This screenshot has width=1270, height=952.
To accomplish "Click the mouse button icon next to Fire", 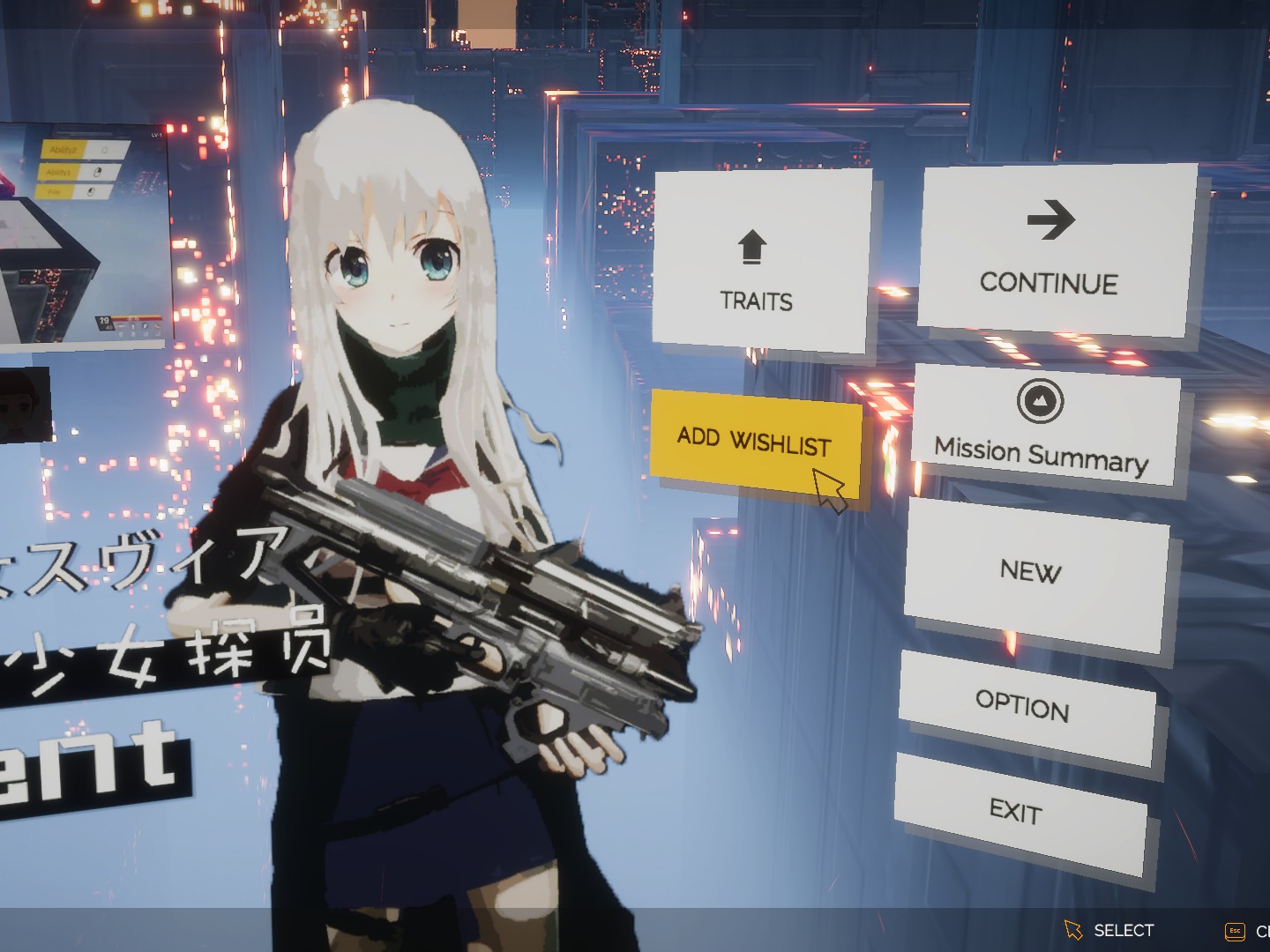I will click(90, 191).
